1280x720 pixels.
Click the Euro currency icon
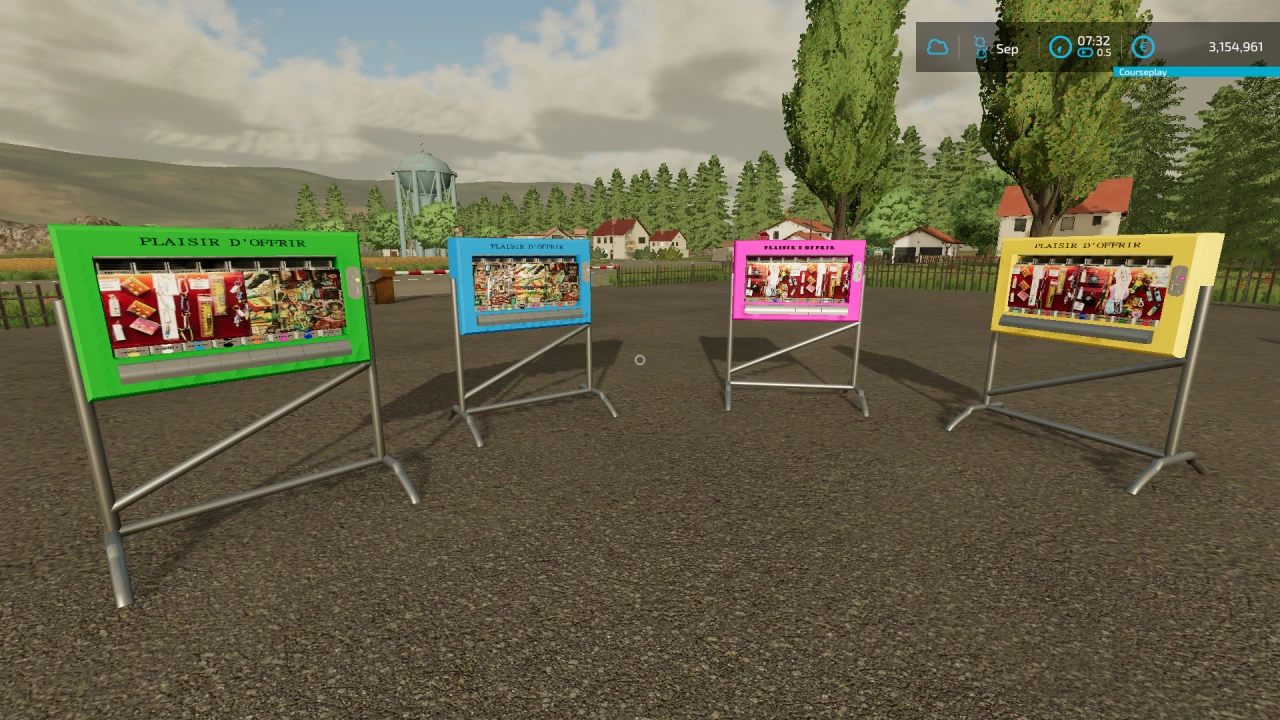tap(1143, 47)
